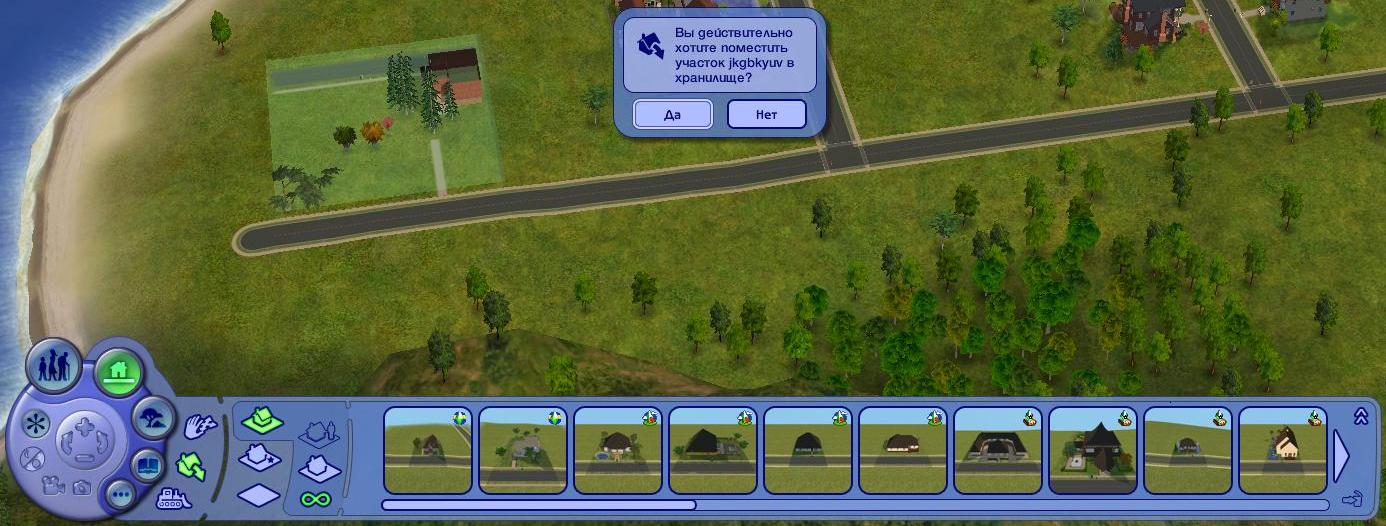The image size is (1386, 526).
Task: Collapse the lot catalog with double chevron
Action: click(x=1360, y=416)
